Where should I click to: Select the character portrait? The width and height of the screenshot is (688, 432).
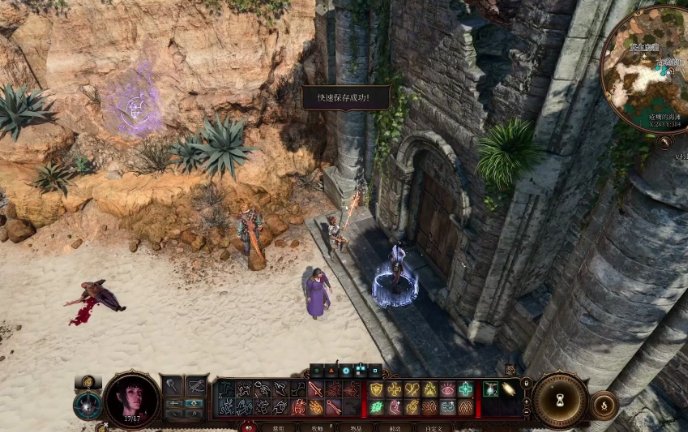[x=131, y=399]
